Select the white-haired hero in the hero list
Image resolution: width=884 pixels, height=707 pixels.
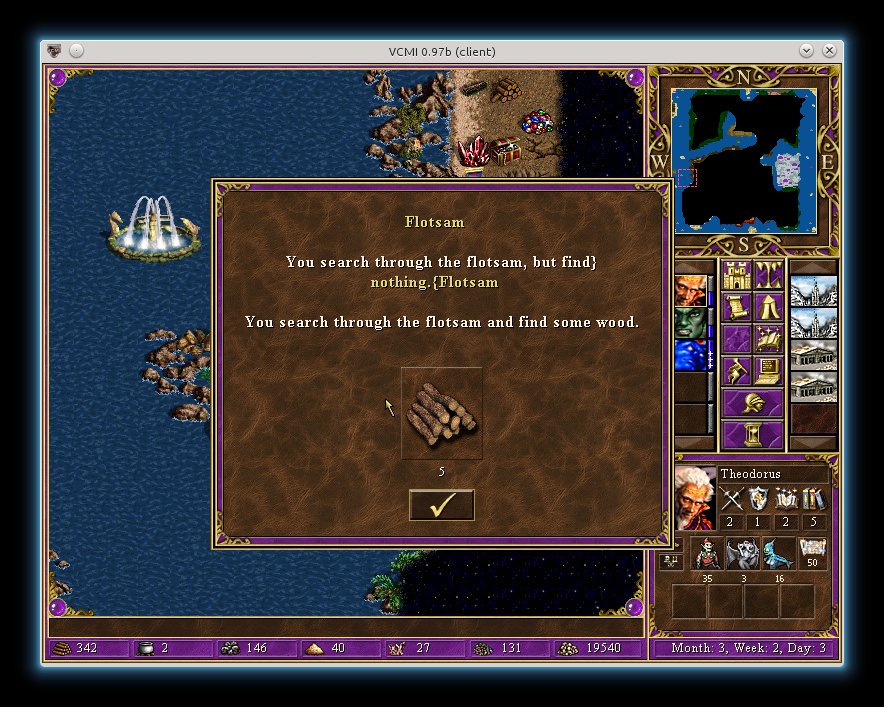pos(692,291)
